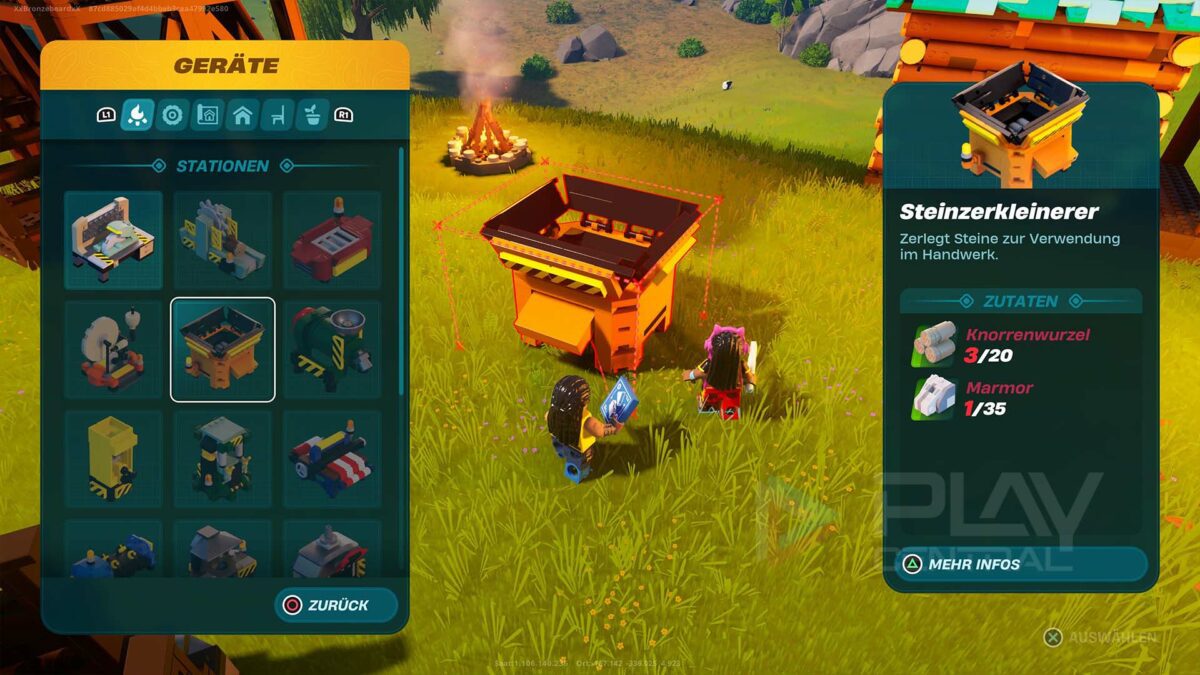The width and height of the screenshot is (1200, 675).
Task: Pick the green machine with metal bowl
Action: [x=332, y=349]
